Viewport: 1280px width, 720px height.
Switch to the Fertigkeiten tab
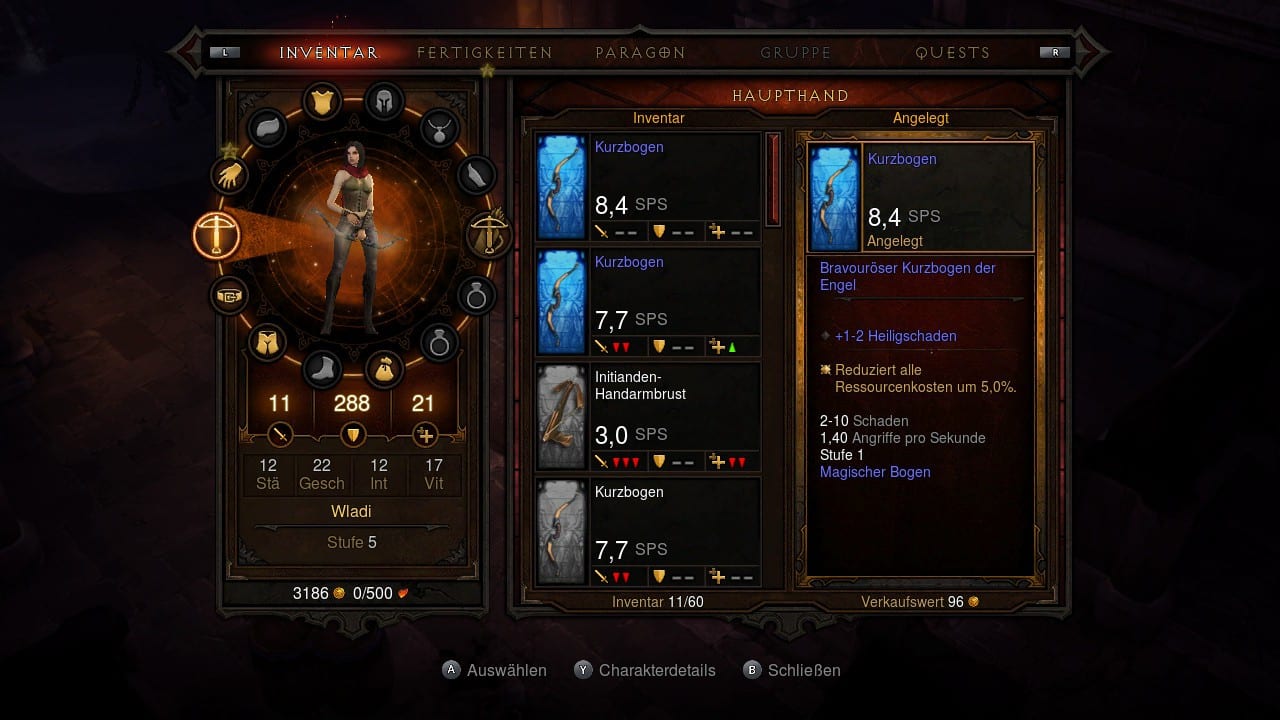[484, 53]
